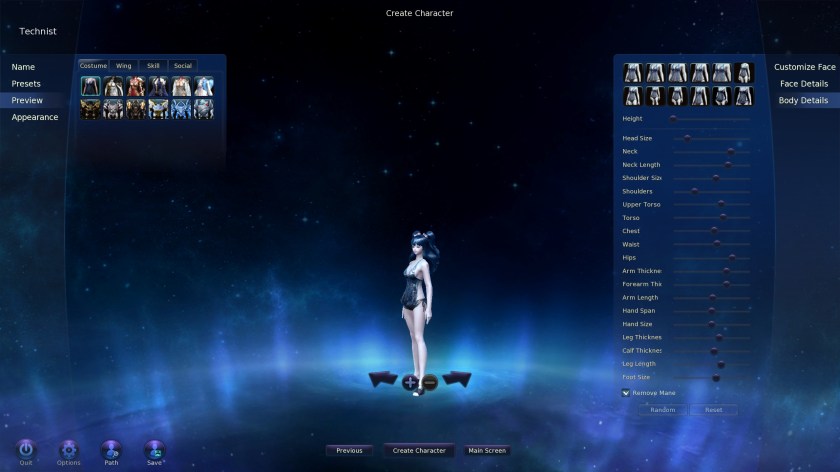840x472 pixels.
Task: Return to the Main Screen
Action: tap(487, 451)
